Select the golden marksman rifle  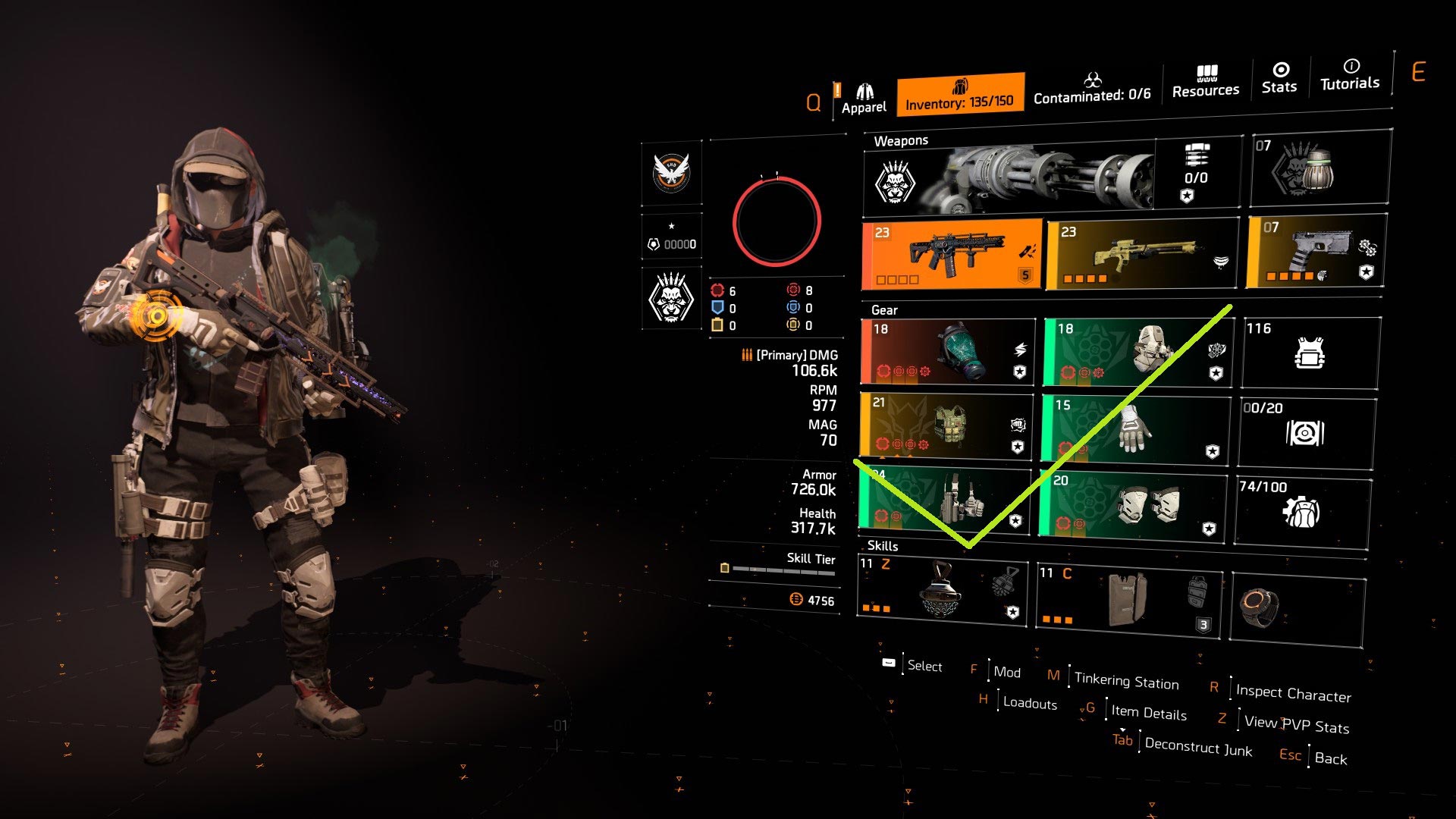[1137, 254]
